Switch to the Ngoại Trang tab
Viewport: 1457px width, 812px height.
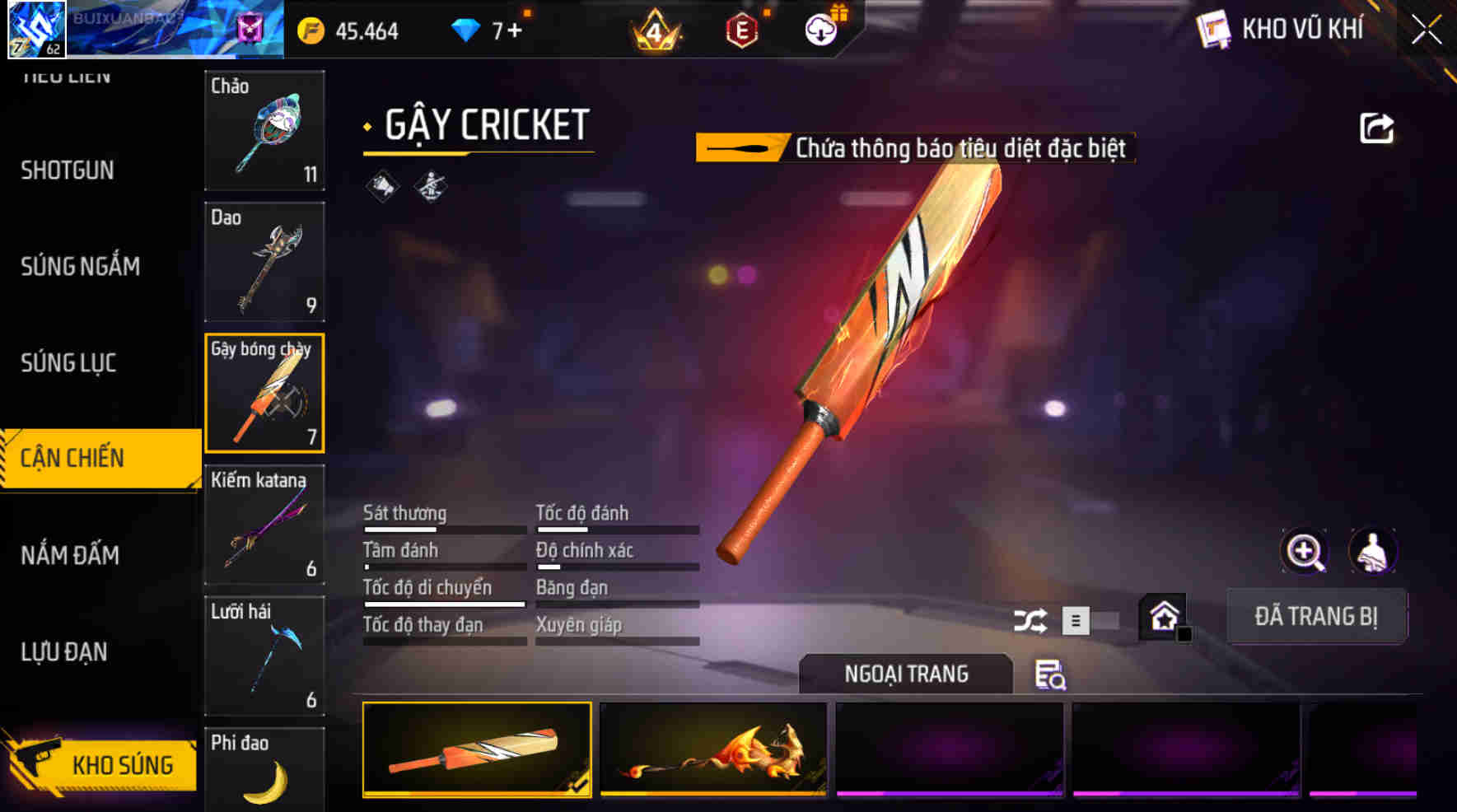[906, 674]
